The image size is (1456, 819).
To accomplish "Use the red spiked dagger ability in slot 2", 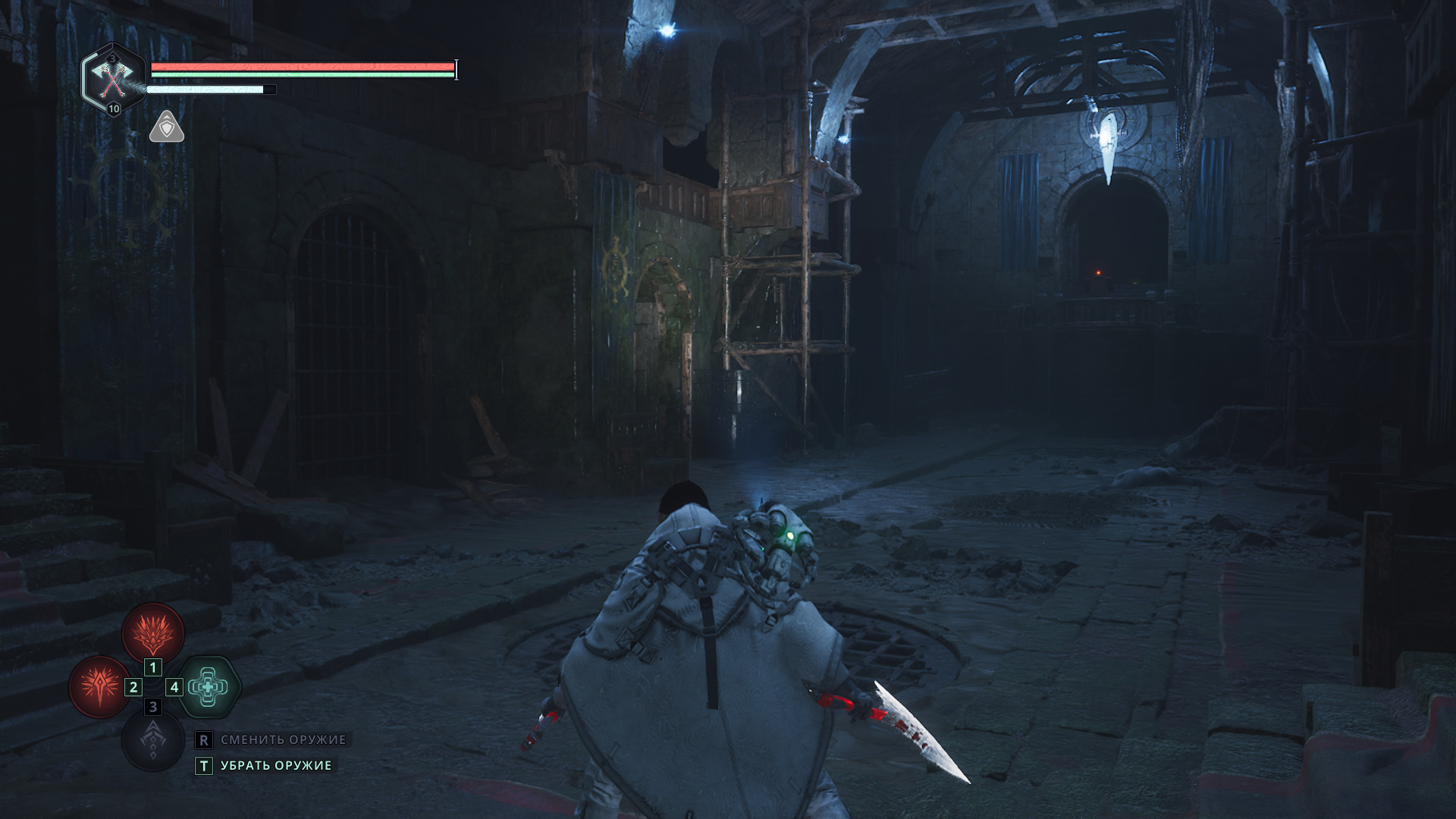I will click(x=99, y=686).
